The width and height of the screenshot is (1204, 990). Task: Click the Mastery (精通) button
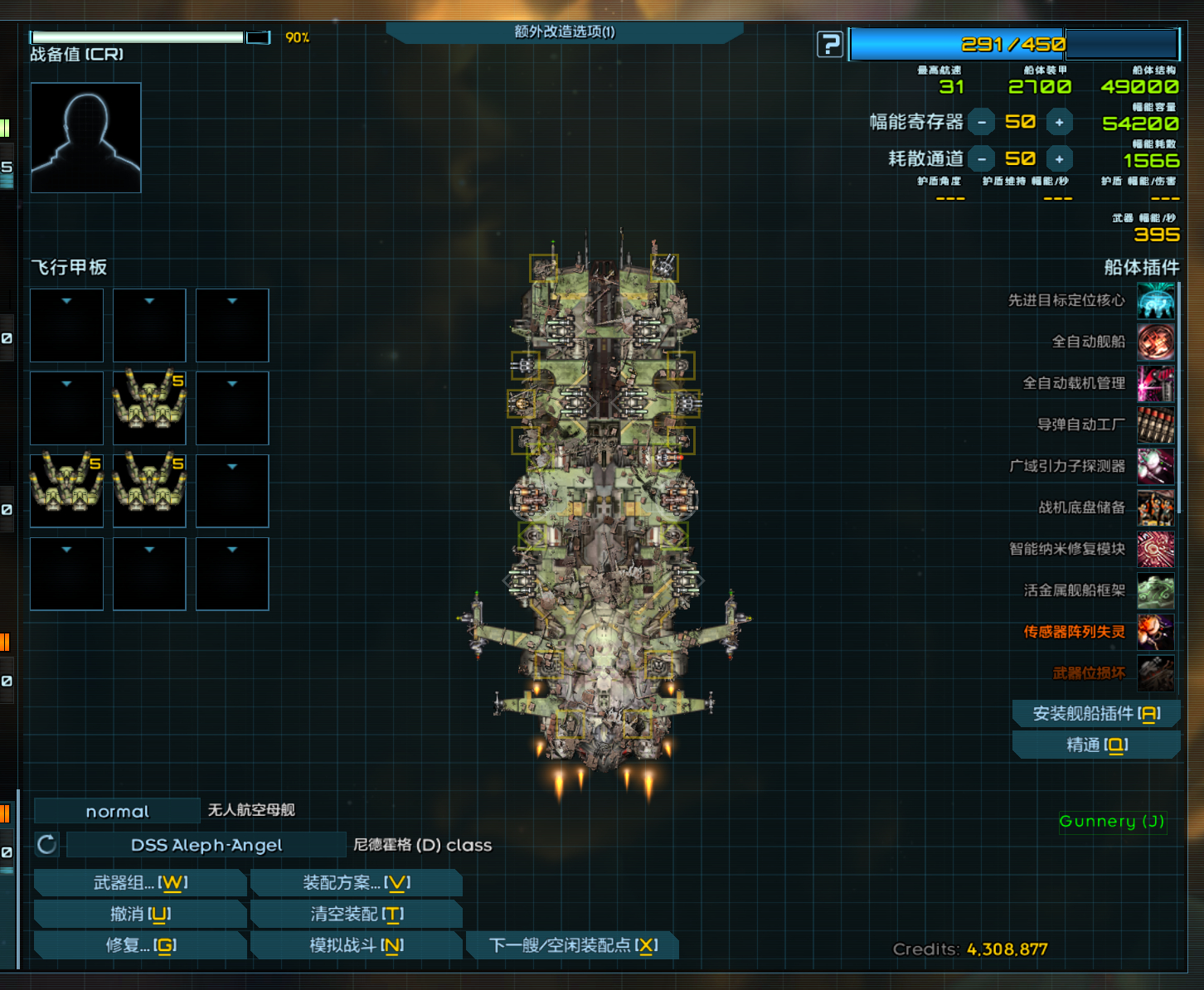click(x=1096, y=745)
